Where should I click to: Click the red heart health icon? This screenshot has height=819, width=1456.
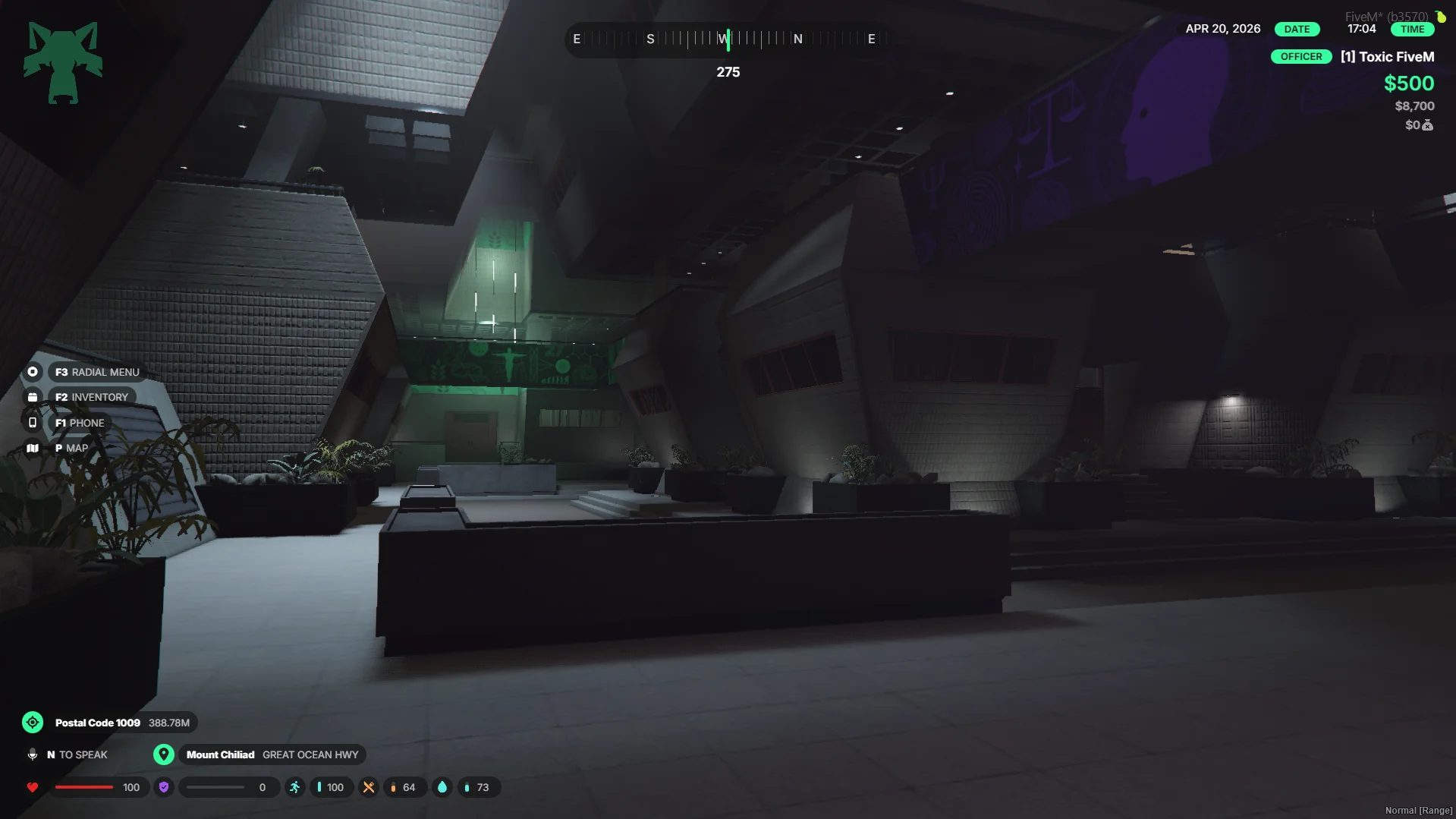pos(33,787)
